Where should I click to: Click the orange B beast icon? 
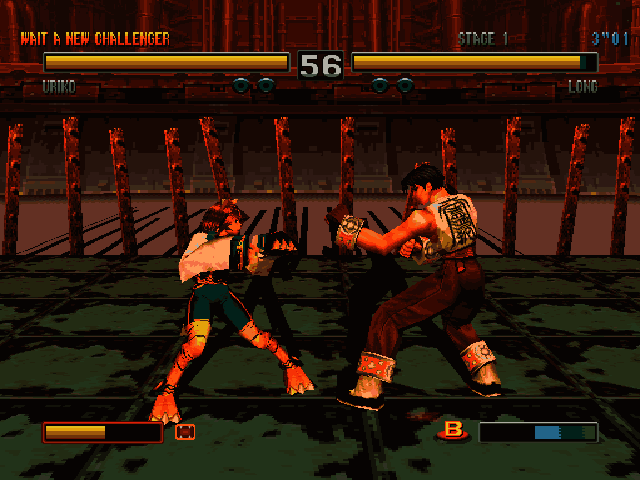pyautogui.click(x=455, y=431)
